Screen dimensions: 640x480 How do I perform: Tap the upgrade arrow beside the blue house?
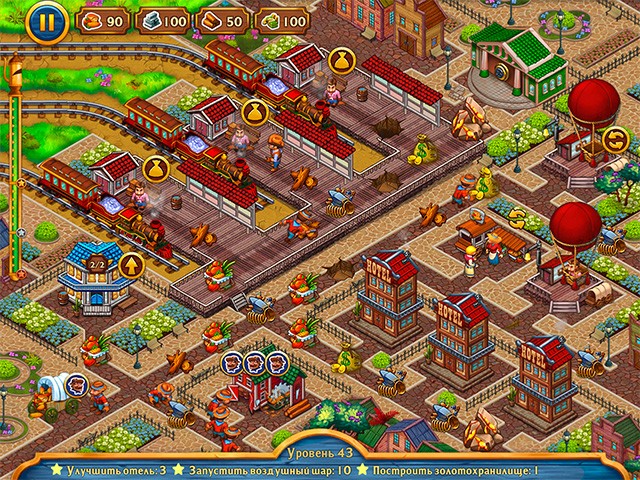(x=131, y=266)
